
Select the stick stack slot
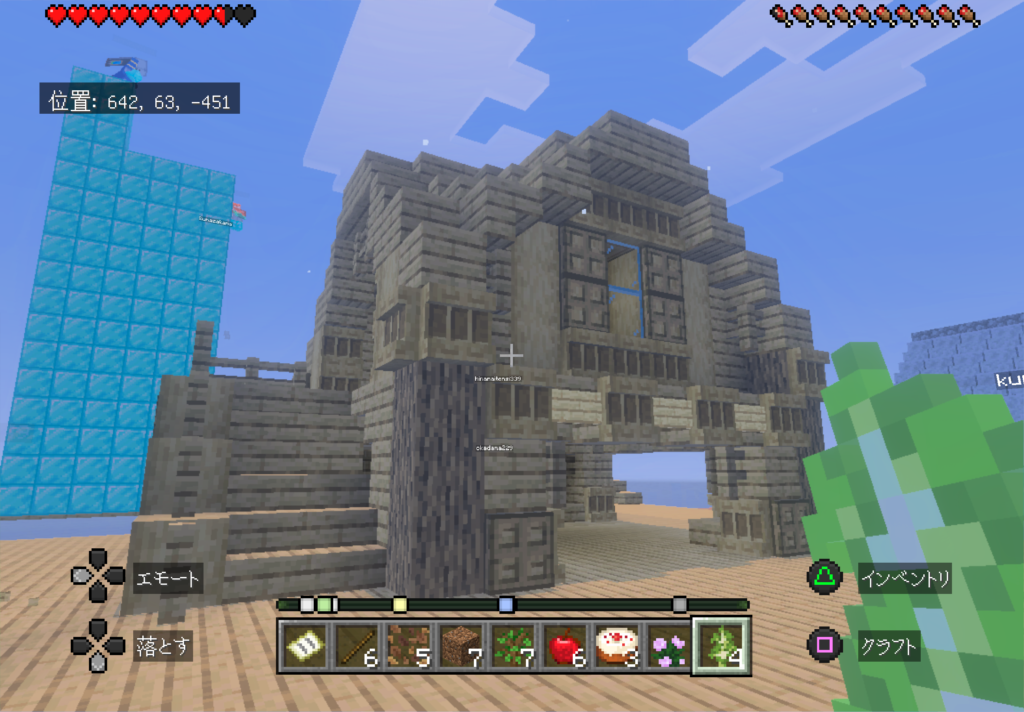tap(355, 647)
